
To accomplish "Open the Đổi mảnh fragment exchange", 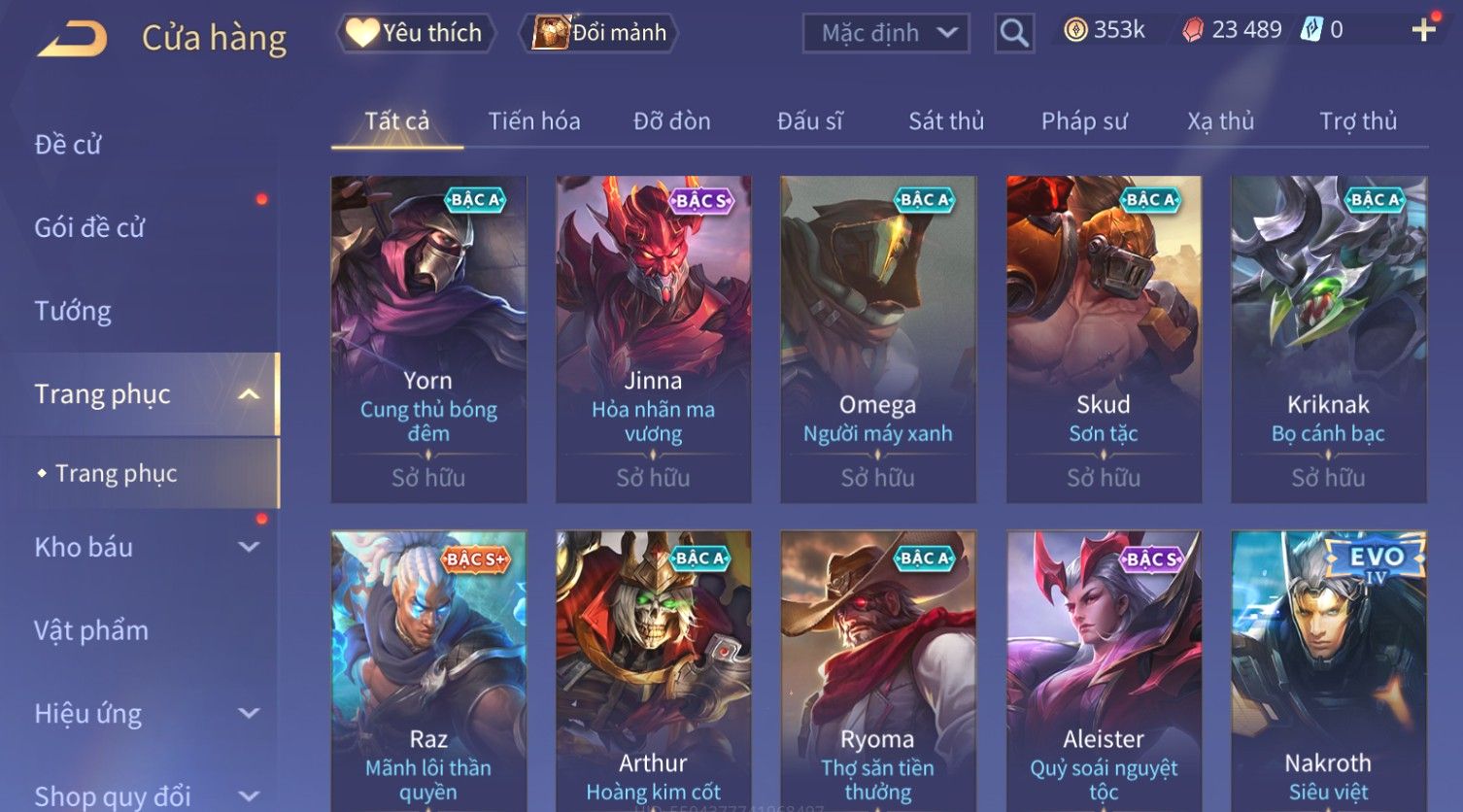I will click(600, 33).
